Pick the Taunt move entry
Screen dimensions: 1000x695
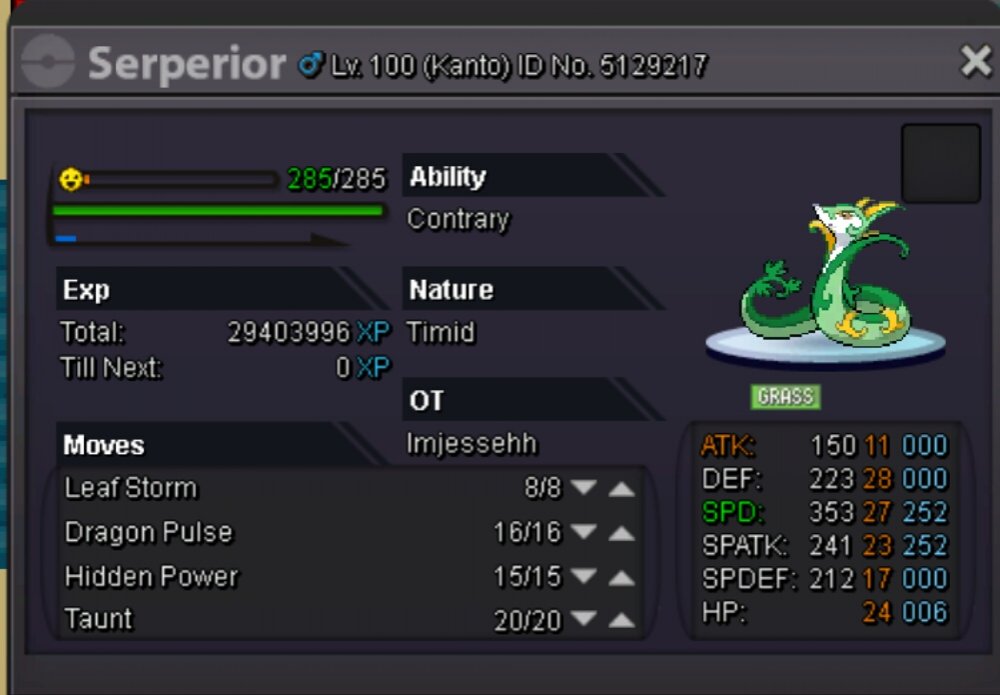pos(98,620)
